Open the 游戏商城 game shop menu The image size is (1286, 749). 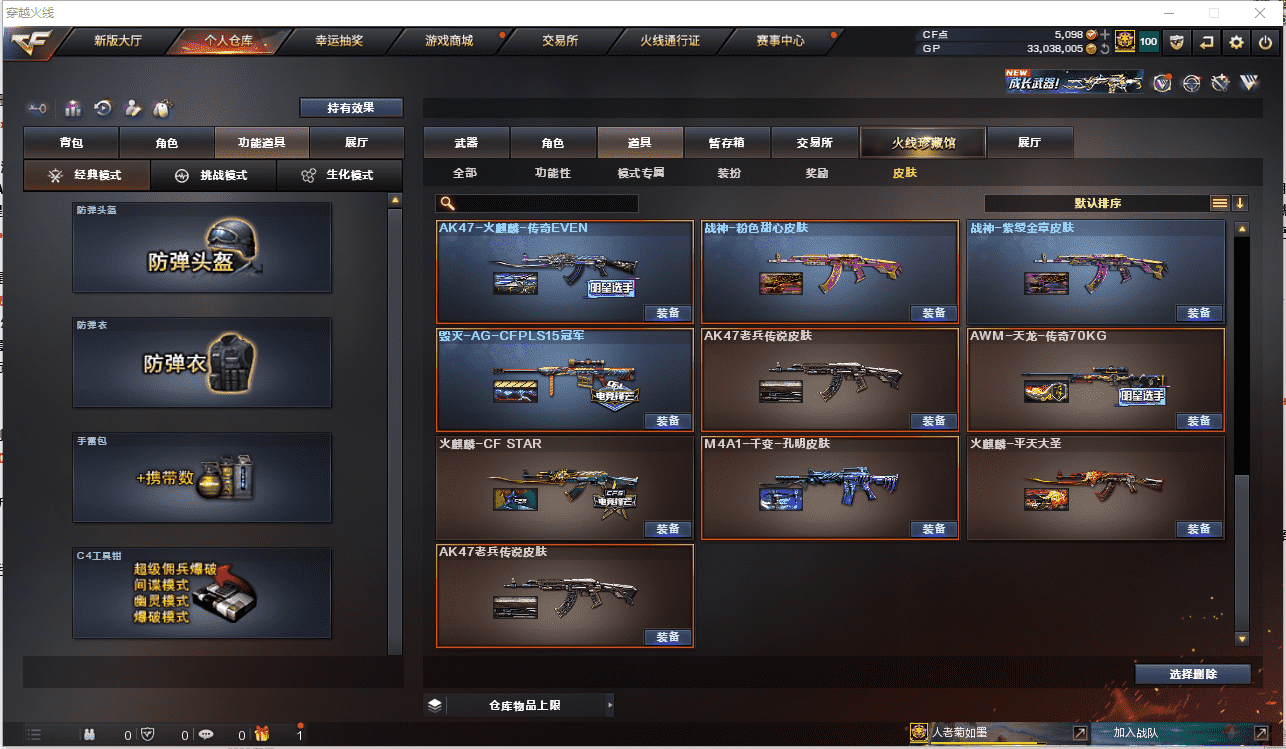pos(449,41)
